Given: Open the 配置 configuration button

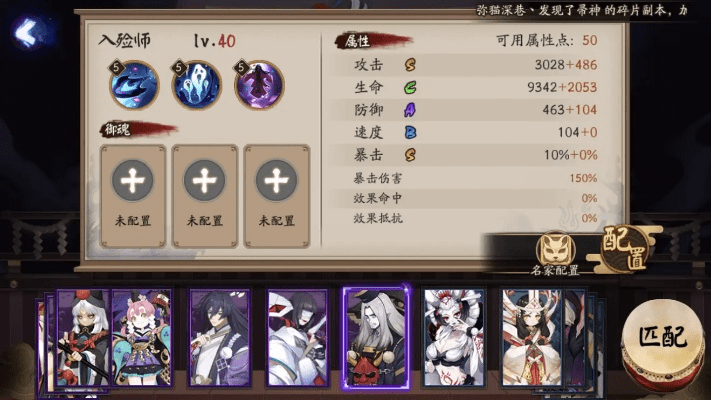Looking at the screenshot, I should point(625,245).
